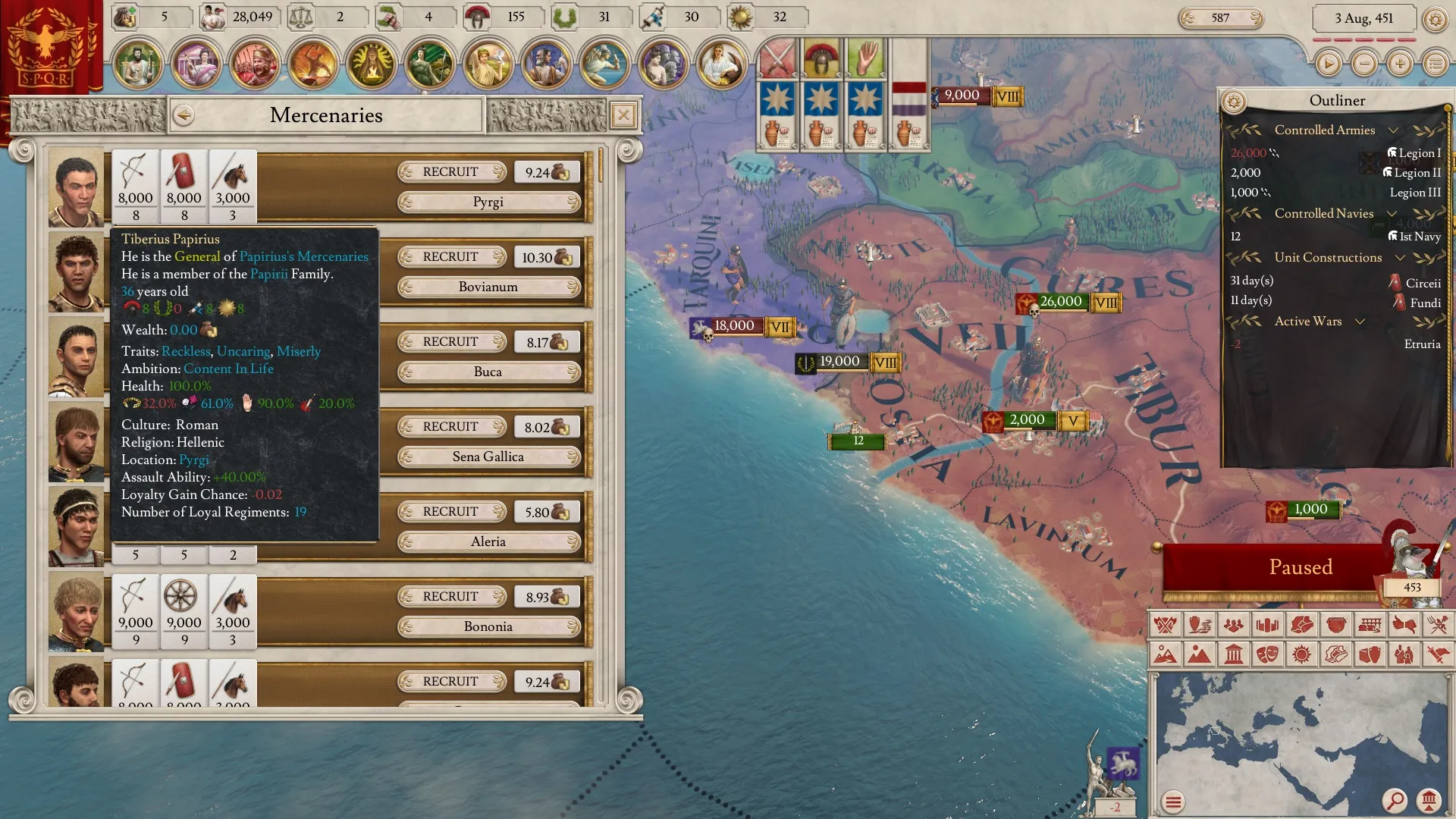Recruit the mercenary company priced 5.80
The width and height of the screenshot is (1456, 819).
tap(451, 512)
